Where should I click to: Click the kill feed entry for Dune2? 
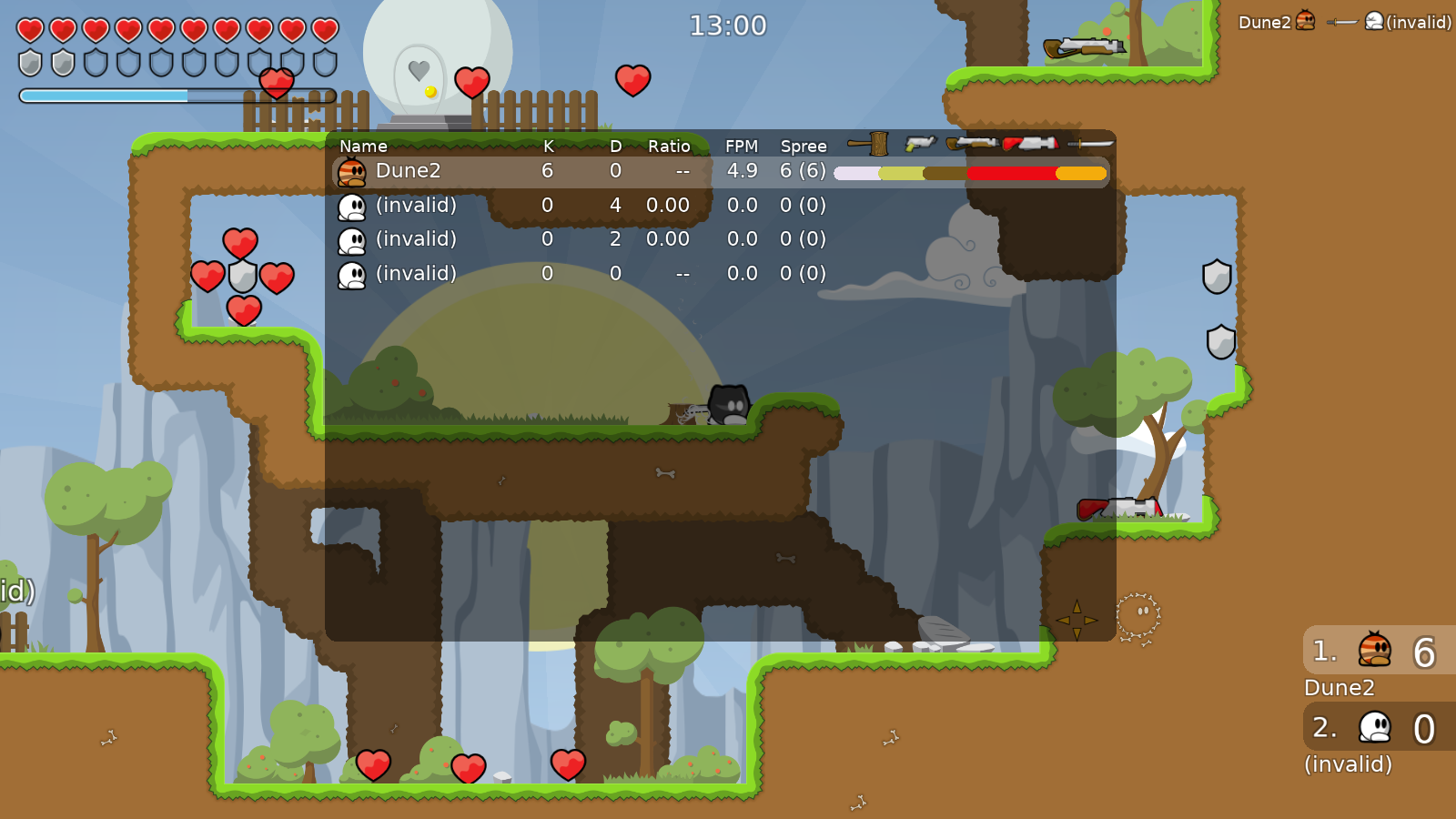point(1344,22)
